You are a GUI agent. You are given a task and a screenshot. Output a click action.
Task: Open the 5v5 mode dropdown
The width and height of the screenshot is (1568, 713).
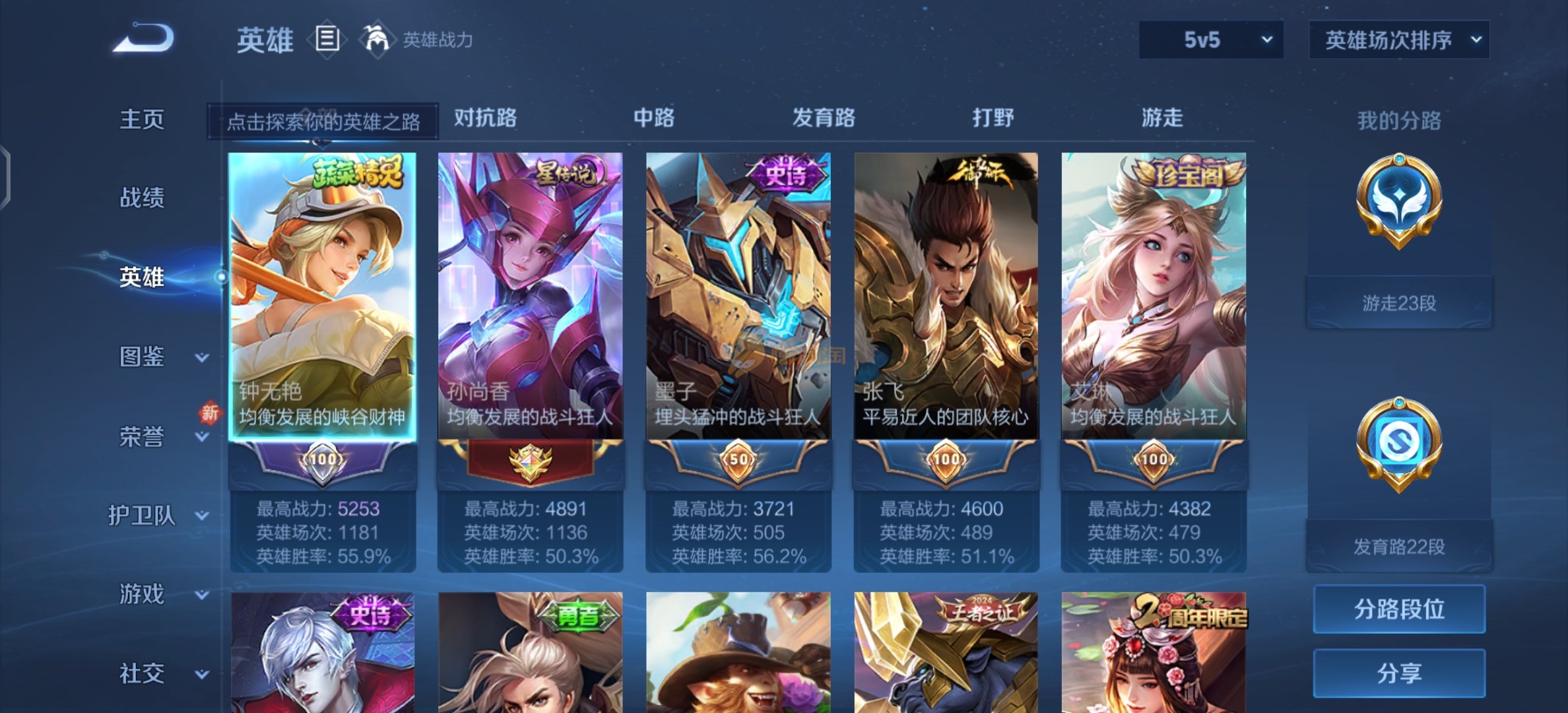1211,40
